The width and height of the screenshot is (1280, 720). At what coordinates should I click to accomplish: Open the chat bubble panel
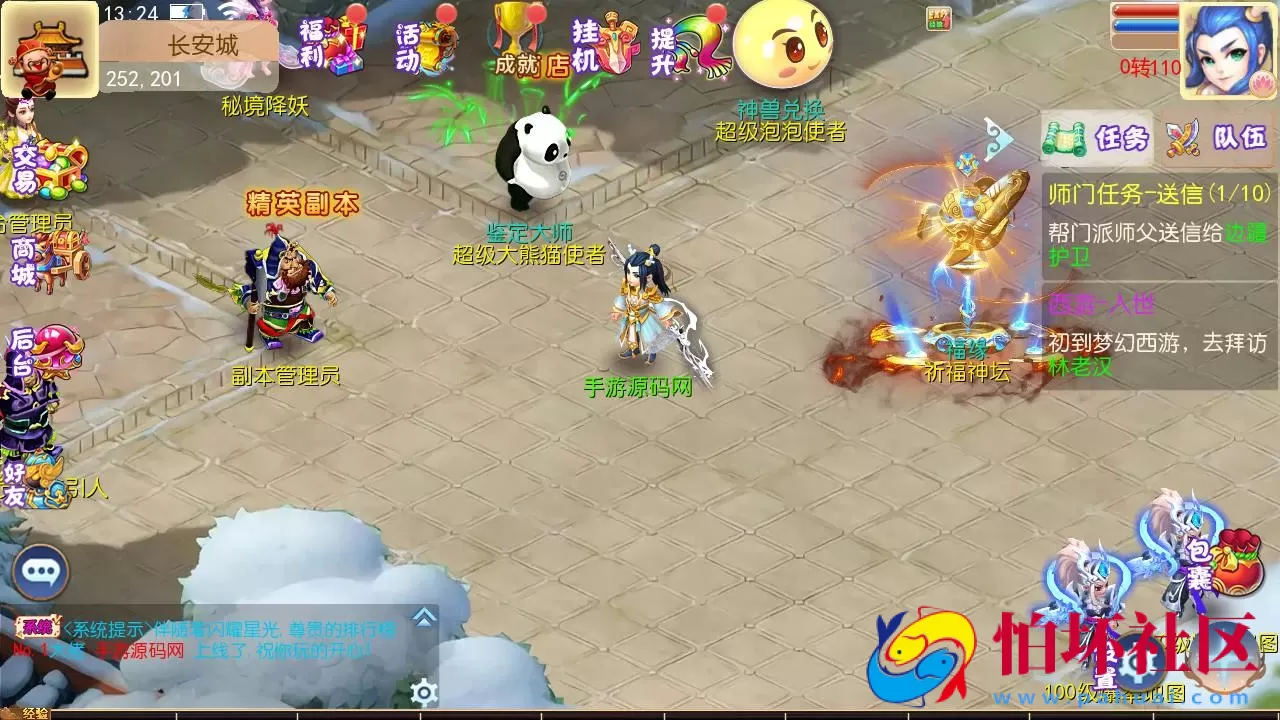tap(40, 573)
